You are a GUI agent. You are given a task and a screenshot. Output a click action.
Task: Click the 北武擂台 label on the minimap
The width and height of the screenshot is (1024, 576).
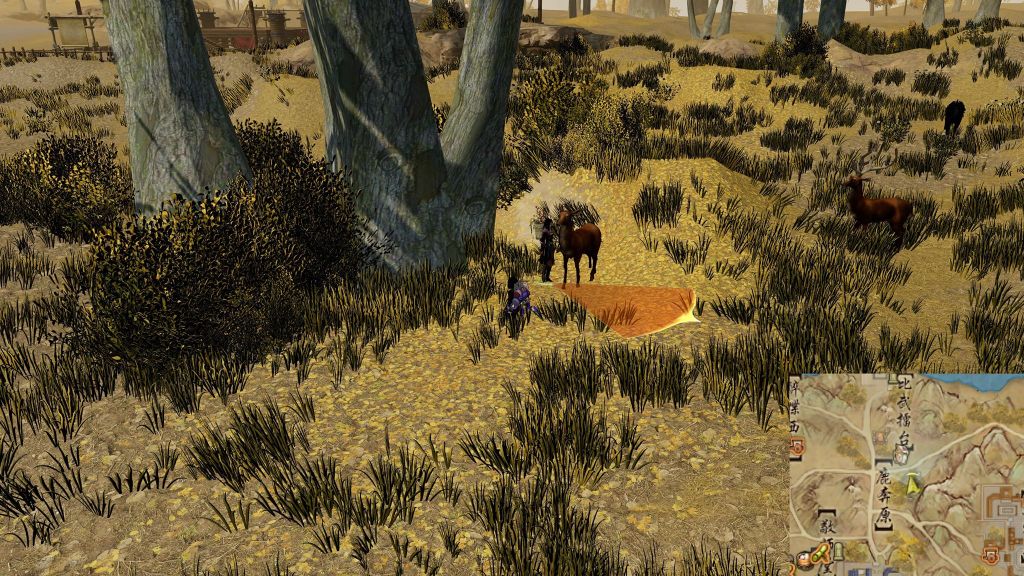pyautogui.click(x=906, y=410)
